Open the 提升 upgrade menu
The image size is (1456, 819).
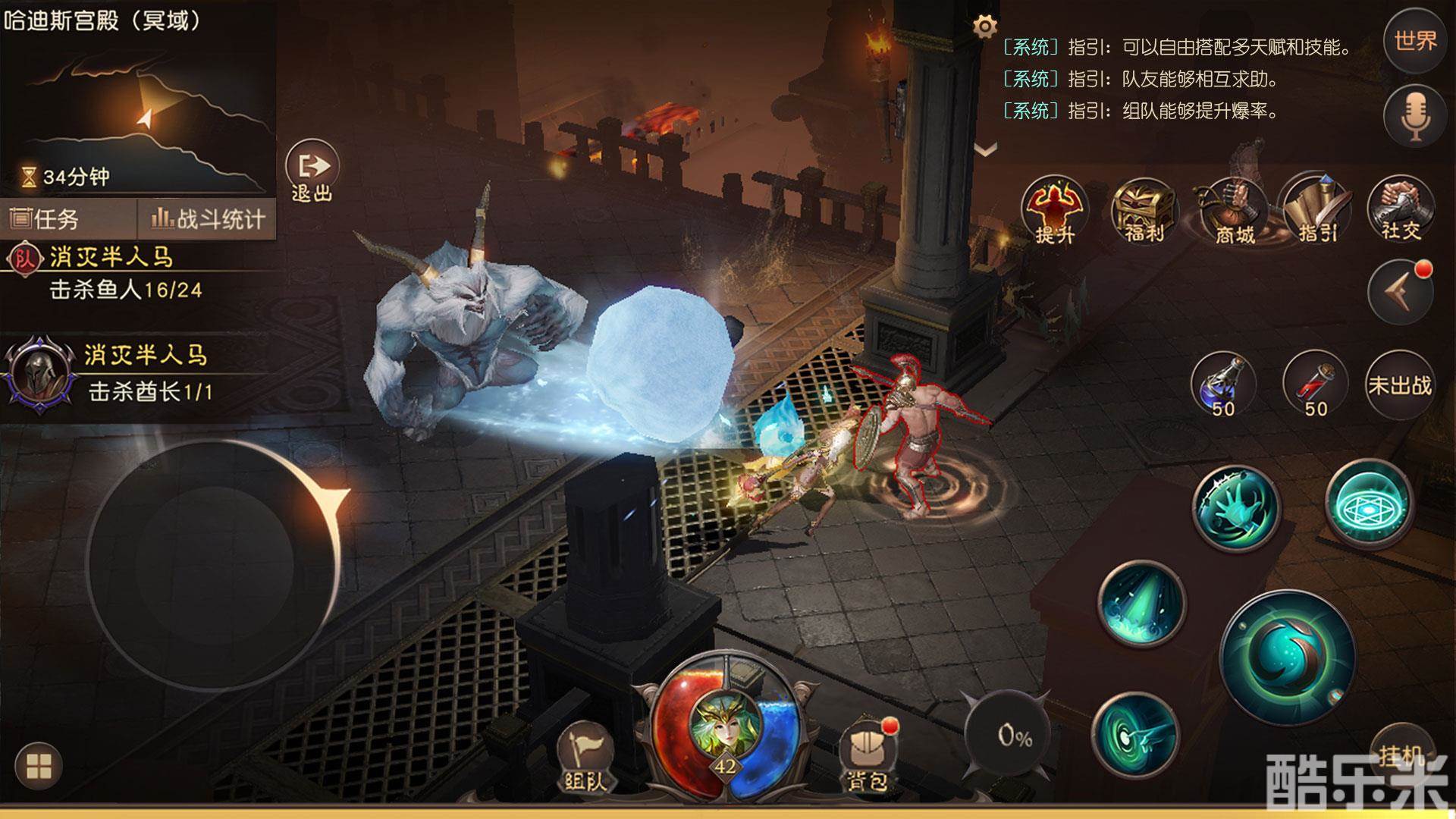(1054, 211)
